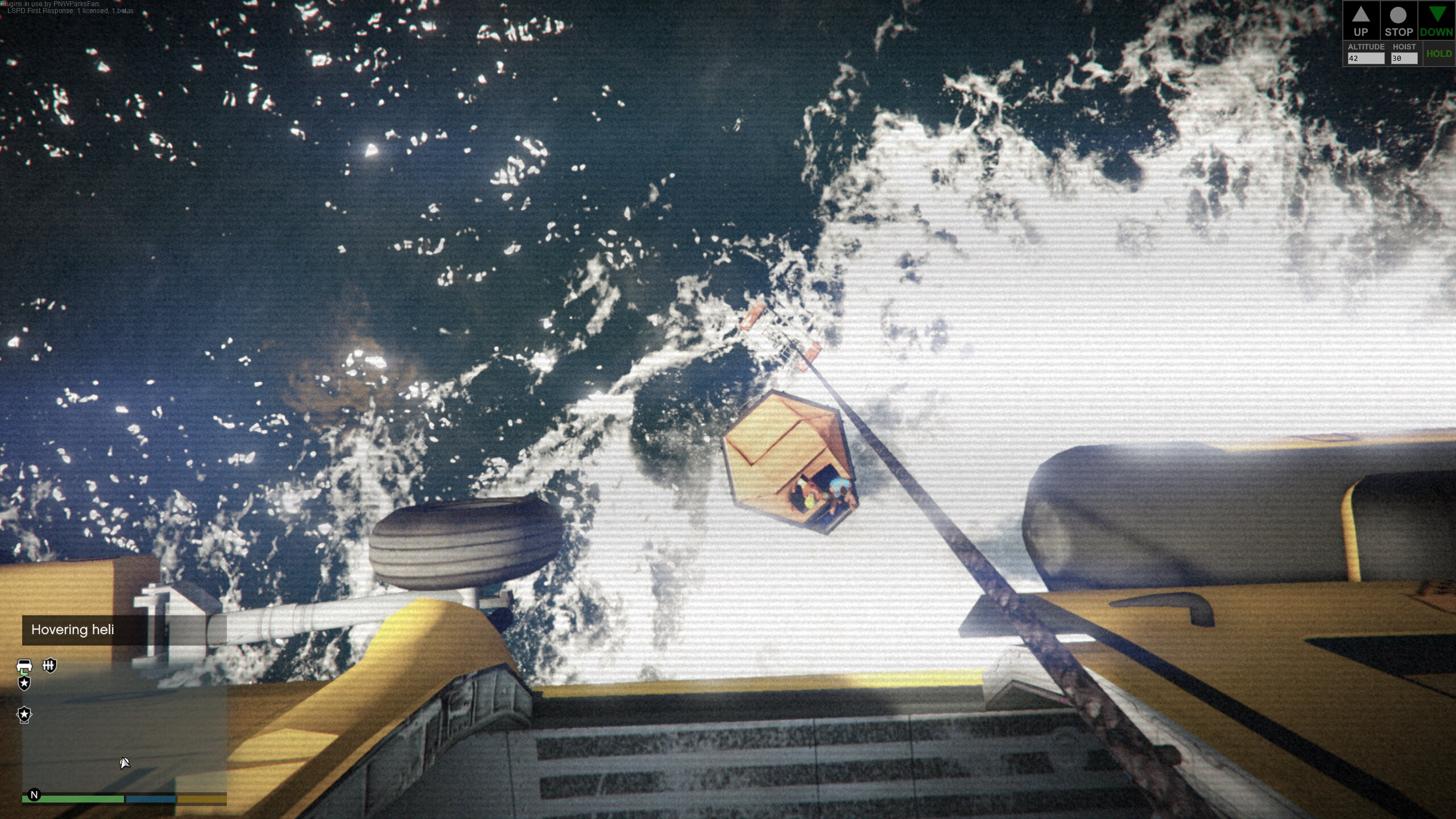Image resolution: width=1456 pixels, height=819 pixels.
Task: Click the player arrow on the minimap
Action: click(x=125, y=763)
